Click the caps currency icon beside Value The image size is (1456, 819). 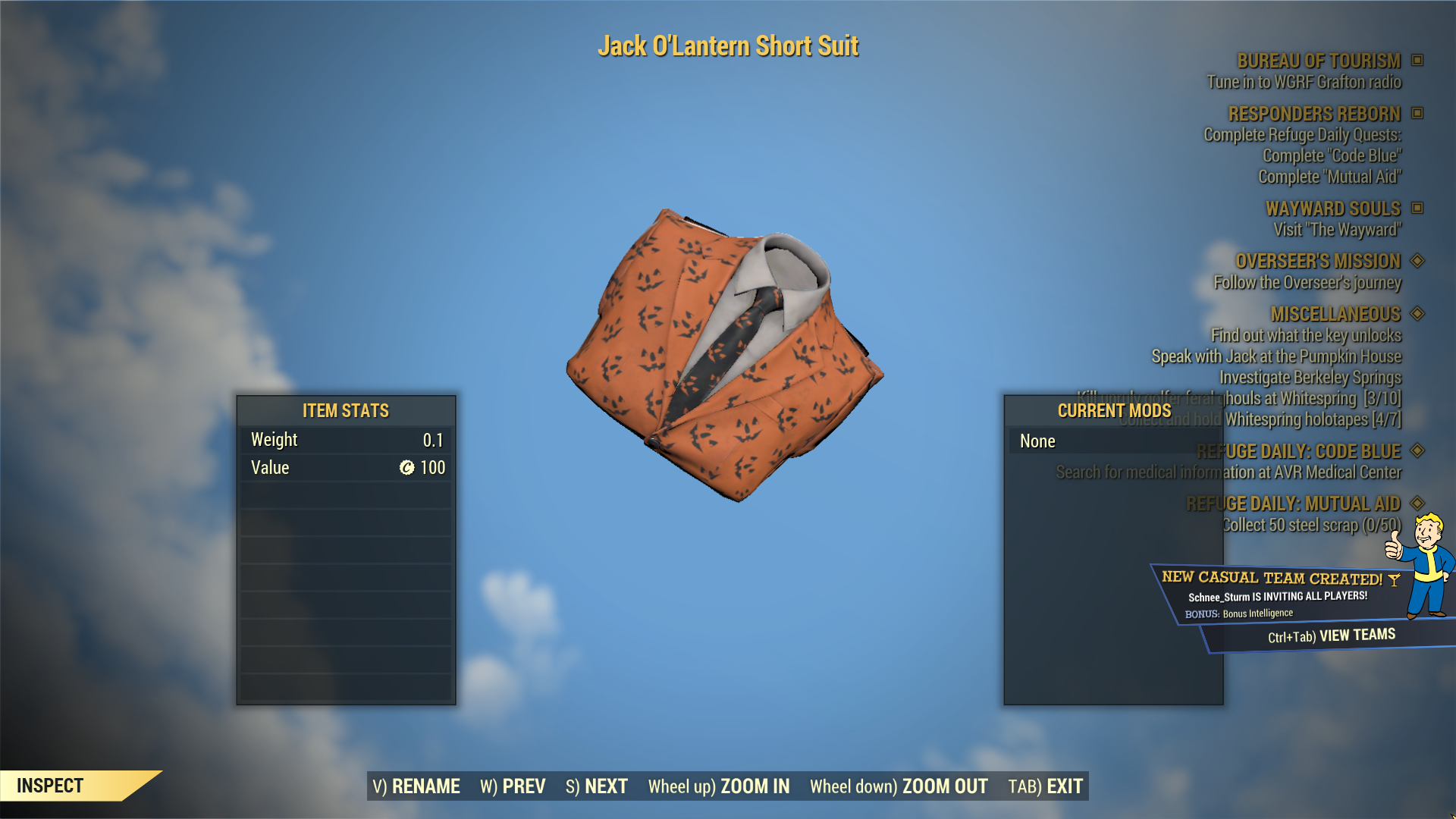click(406, 468)
